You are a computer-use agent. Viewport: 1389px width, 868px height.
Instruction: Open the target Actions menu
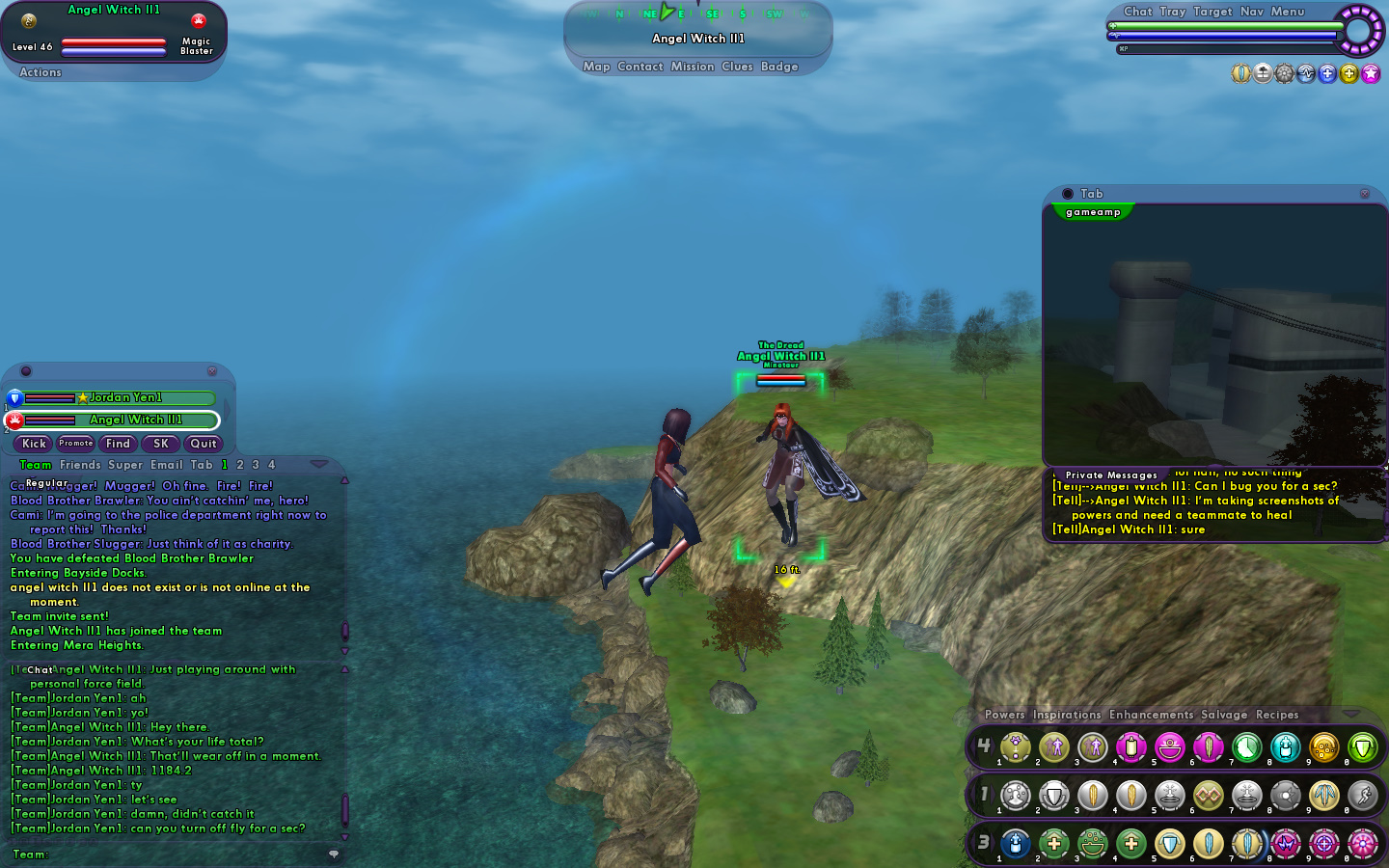pyautogui.click(x=41, y=72)
